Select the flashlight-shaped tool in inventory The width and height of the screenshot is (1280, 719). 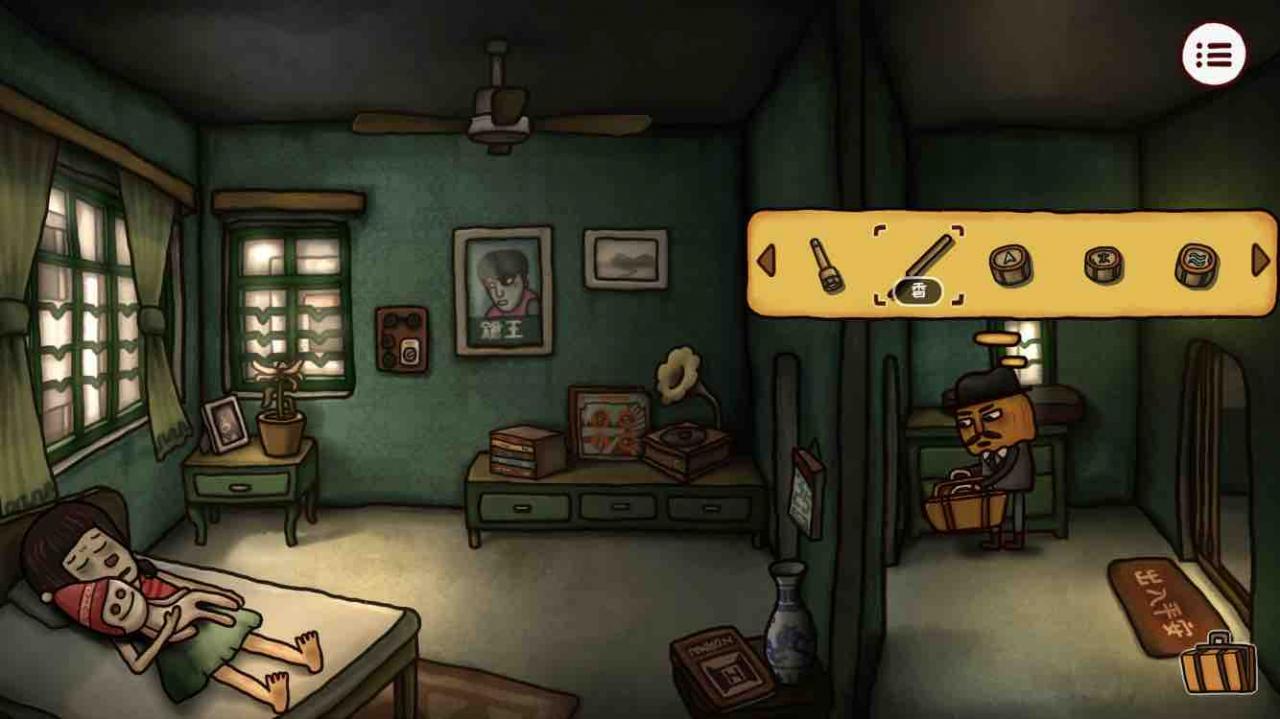[827, 264]
